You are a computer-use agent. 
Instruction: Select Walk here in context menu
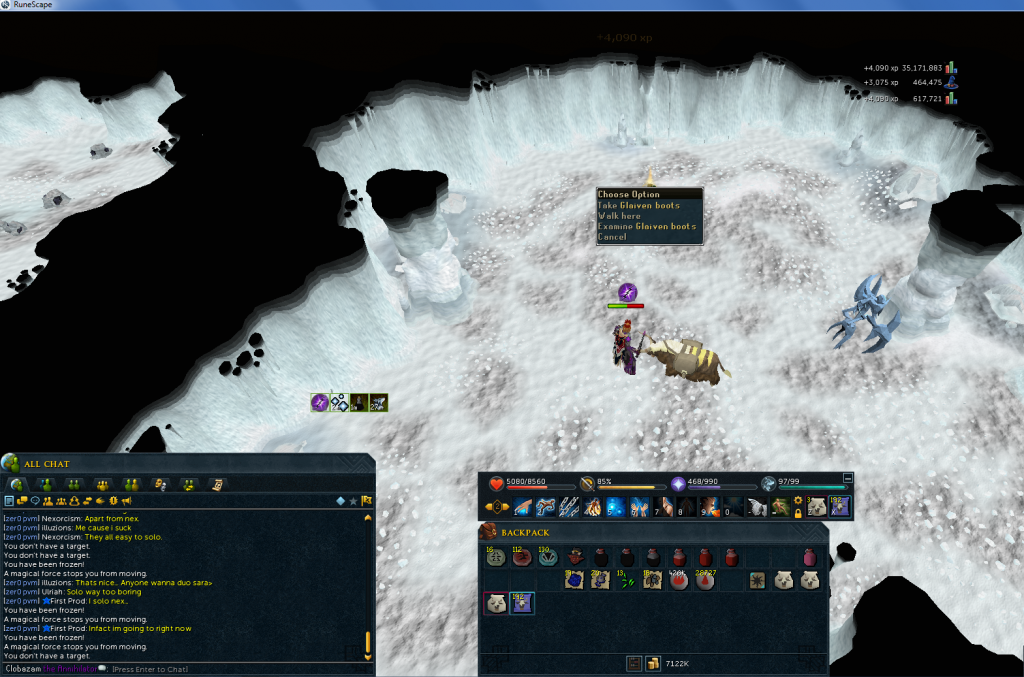620,216
